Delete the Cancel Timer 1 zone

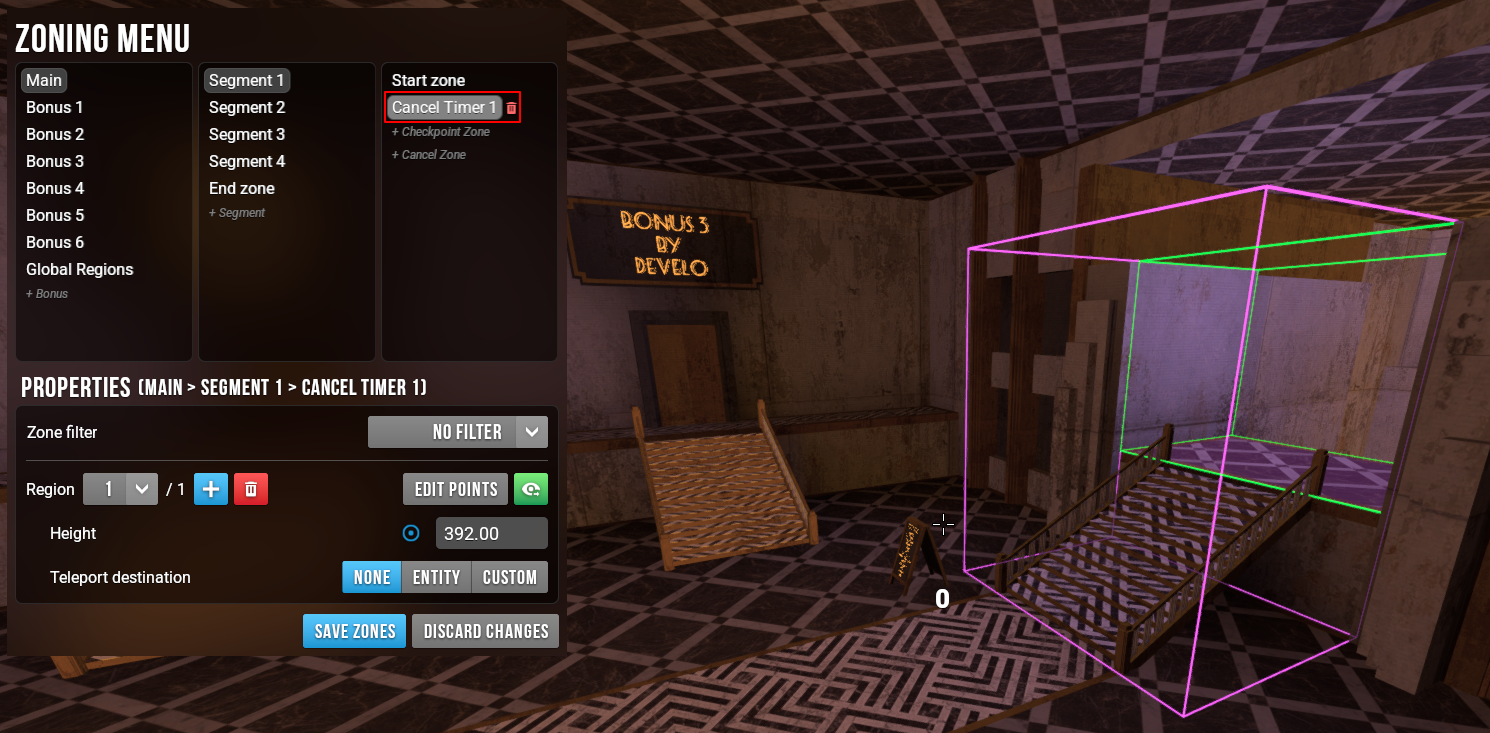[x=512, y=108]
